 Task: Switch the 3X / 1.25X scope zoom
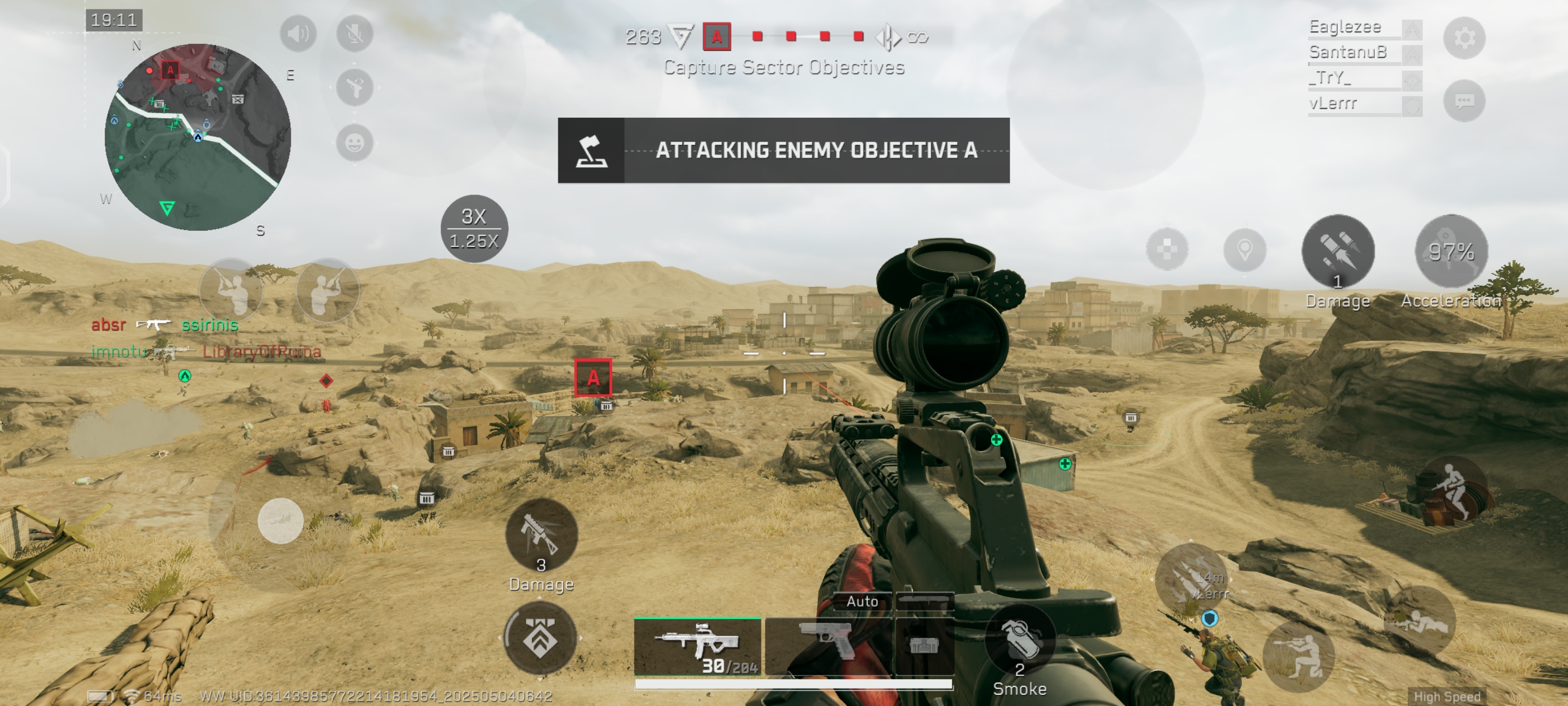(474, 229)
